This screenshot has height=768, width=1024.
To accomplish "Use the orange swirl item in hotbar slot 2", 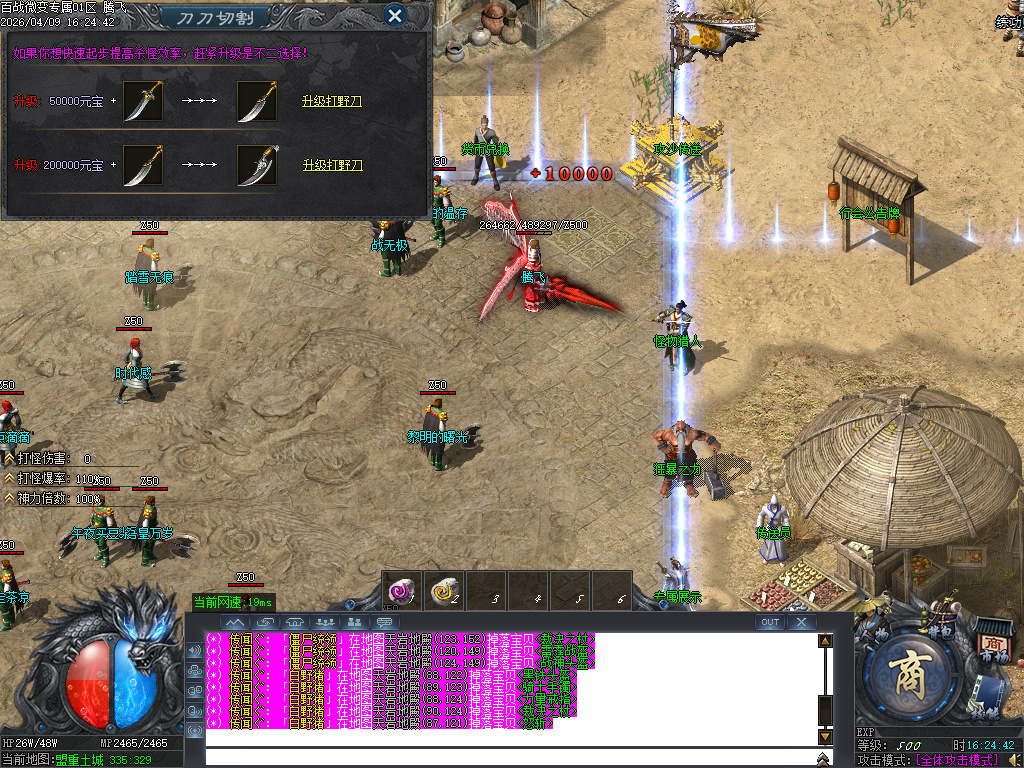I will (x=444, y=590).
